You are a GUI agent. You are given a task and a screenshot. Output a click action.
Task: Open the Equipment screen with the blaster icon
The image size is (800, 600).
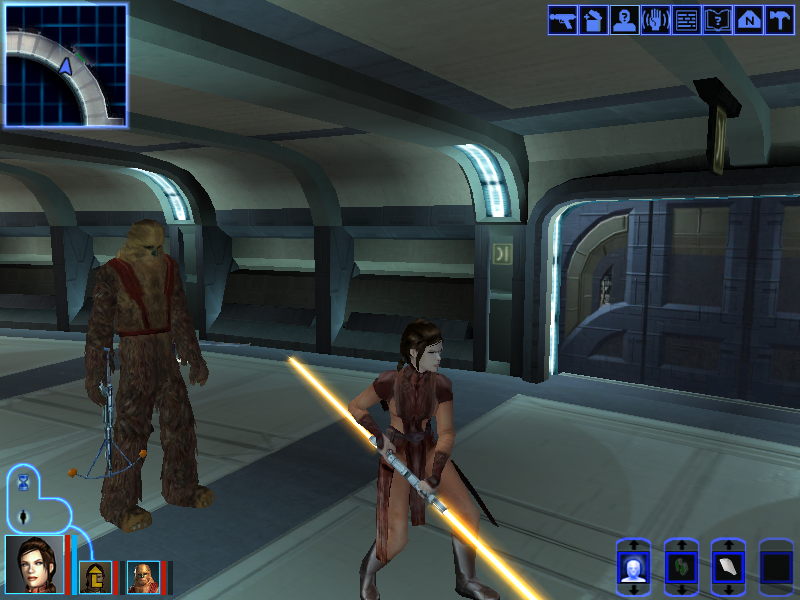pos(563,20)
